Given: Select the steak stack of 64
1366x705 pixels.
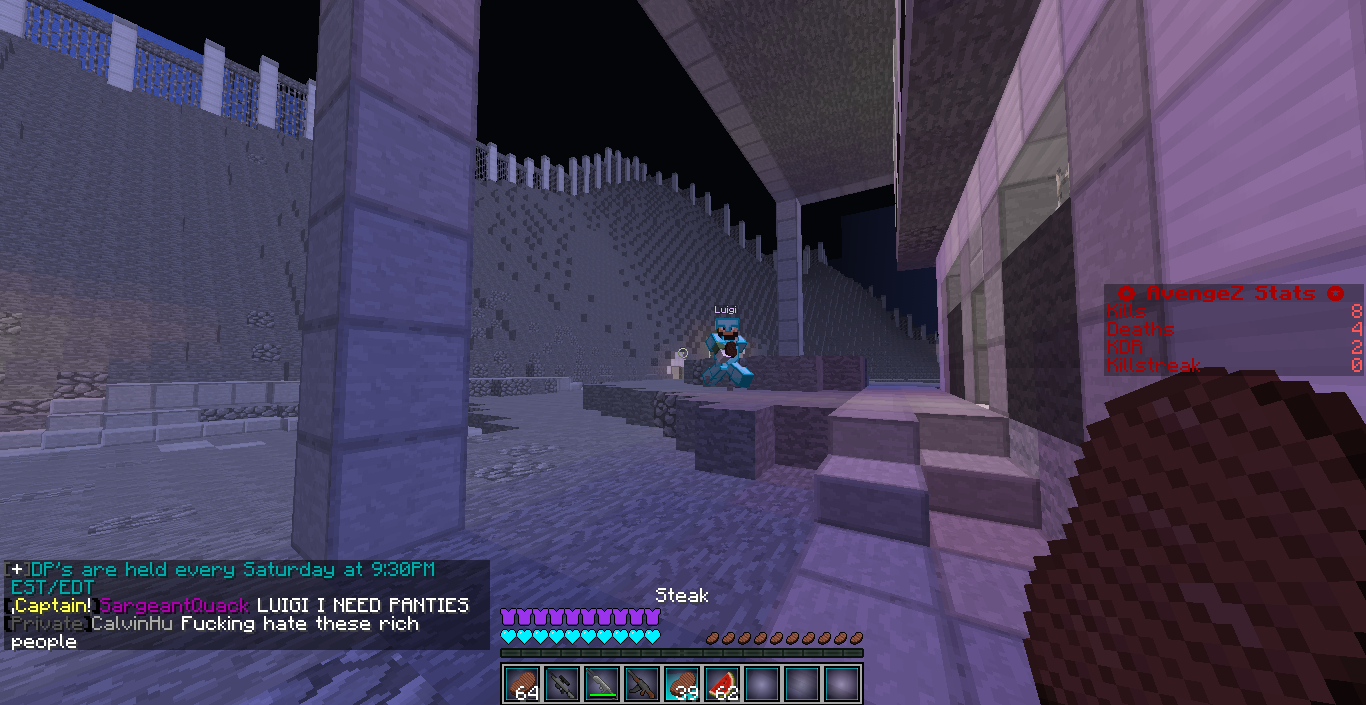Looking at the screenshot, I should click(x=522, y=684).
